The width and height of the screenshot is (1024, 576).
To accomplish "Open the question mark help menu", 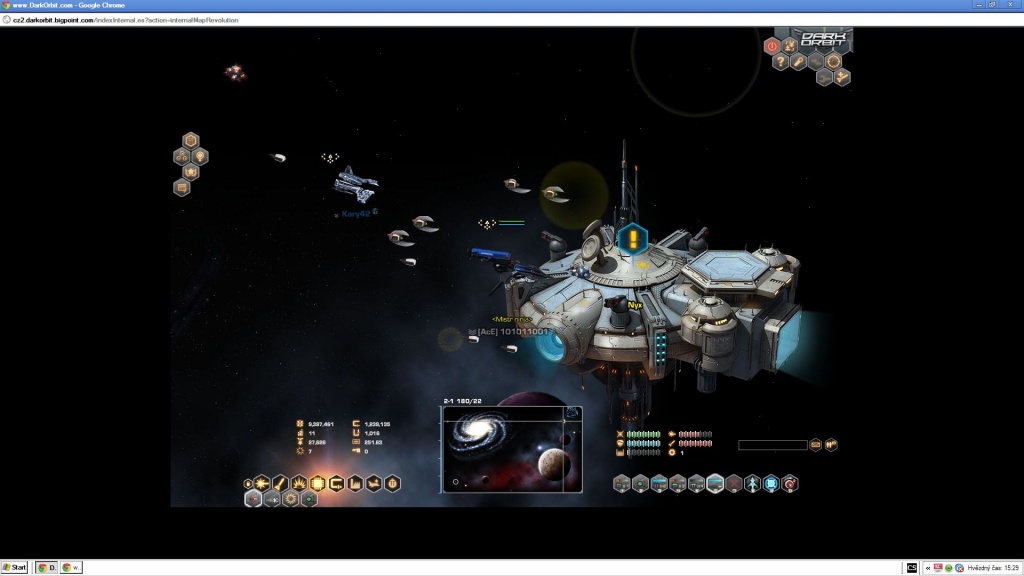I will tap(782, 62).
